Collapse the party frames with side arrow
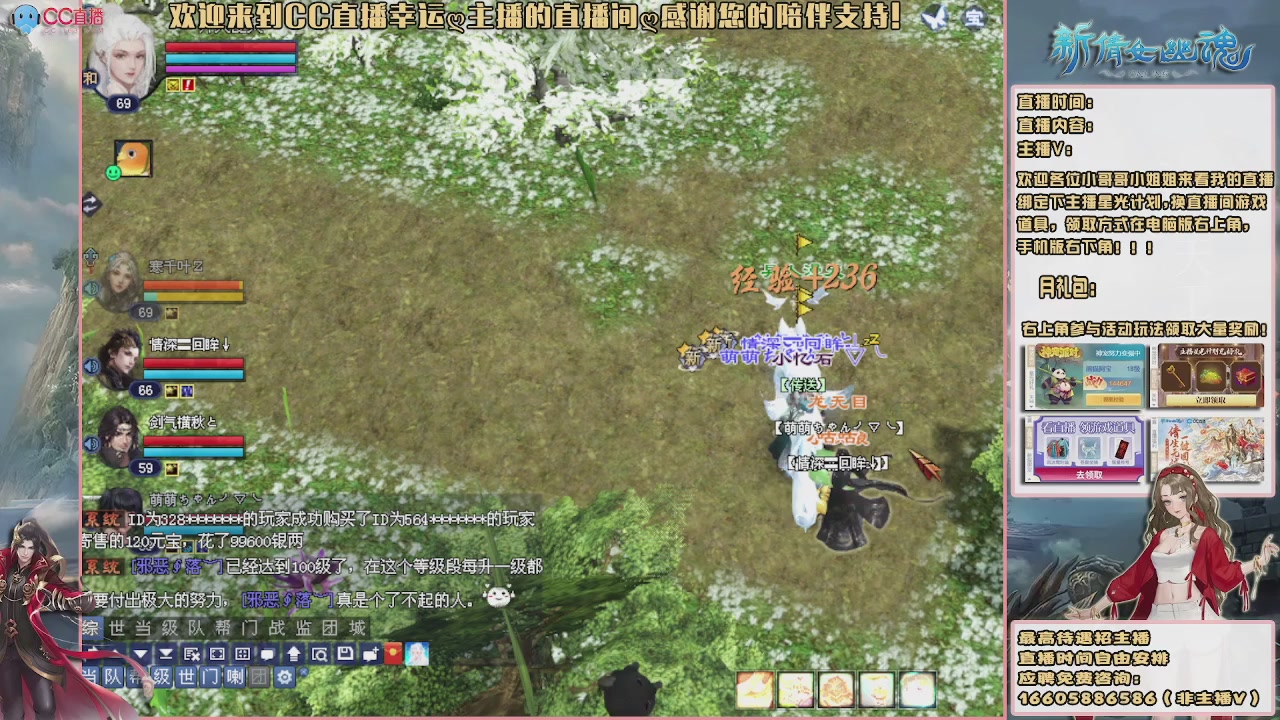Image resolution: width=1280 pixels, height=720 pixels. coord(95,205)
